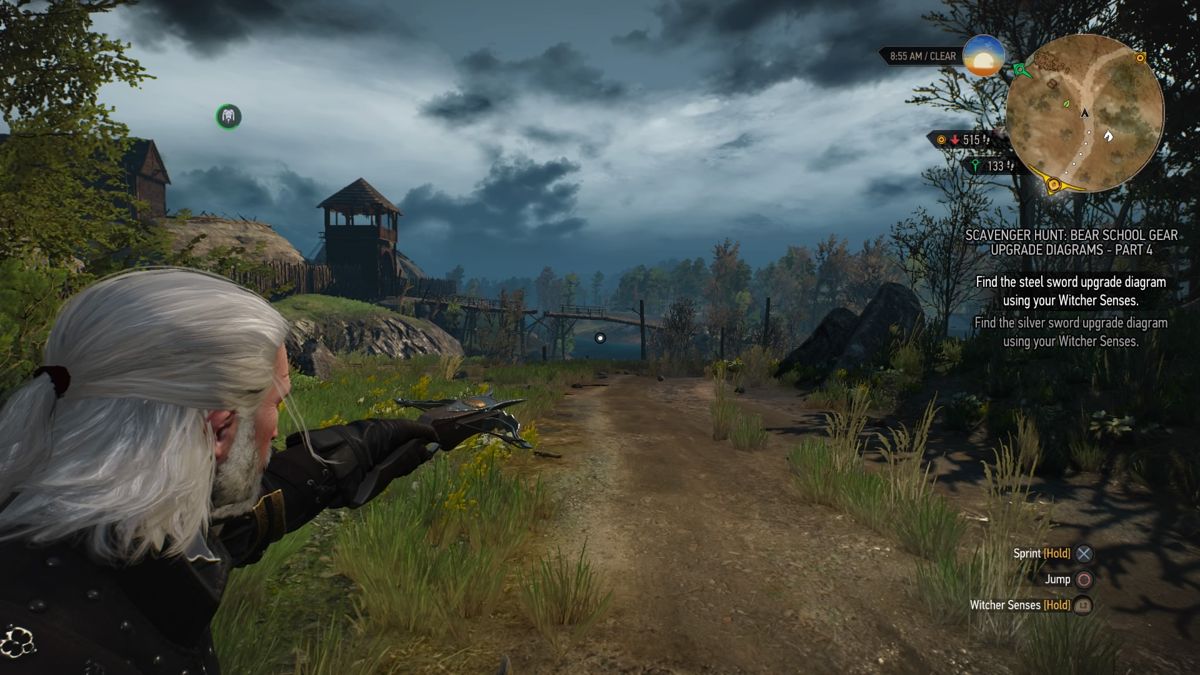The image size is (1200, 675).
Task: Click the orange ring marker on minimap rim
Action: point(1141,58)
